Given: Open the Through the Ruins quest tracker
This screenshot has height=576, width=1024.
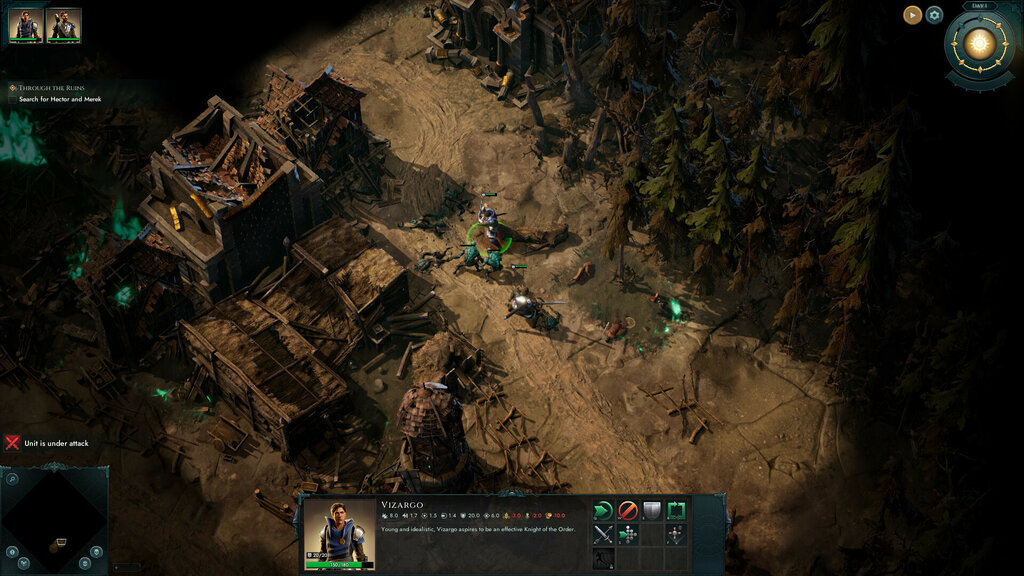Looking at the screenshot, I should (52, 87).
